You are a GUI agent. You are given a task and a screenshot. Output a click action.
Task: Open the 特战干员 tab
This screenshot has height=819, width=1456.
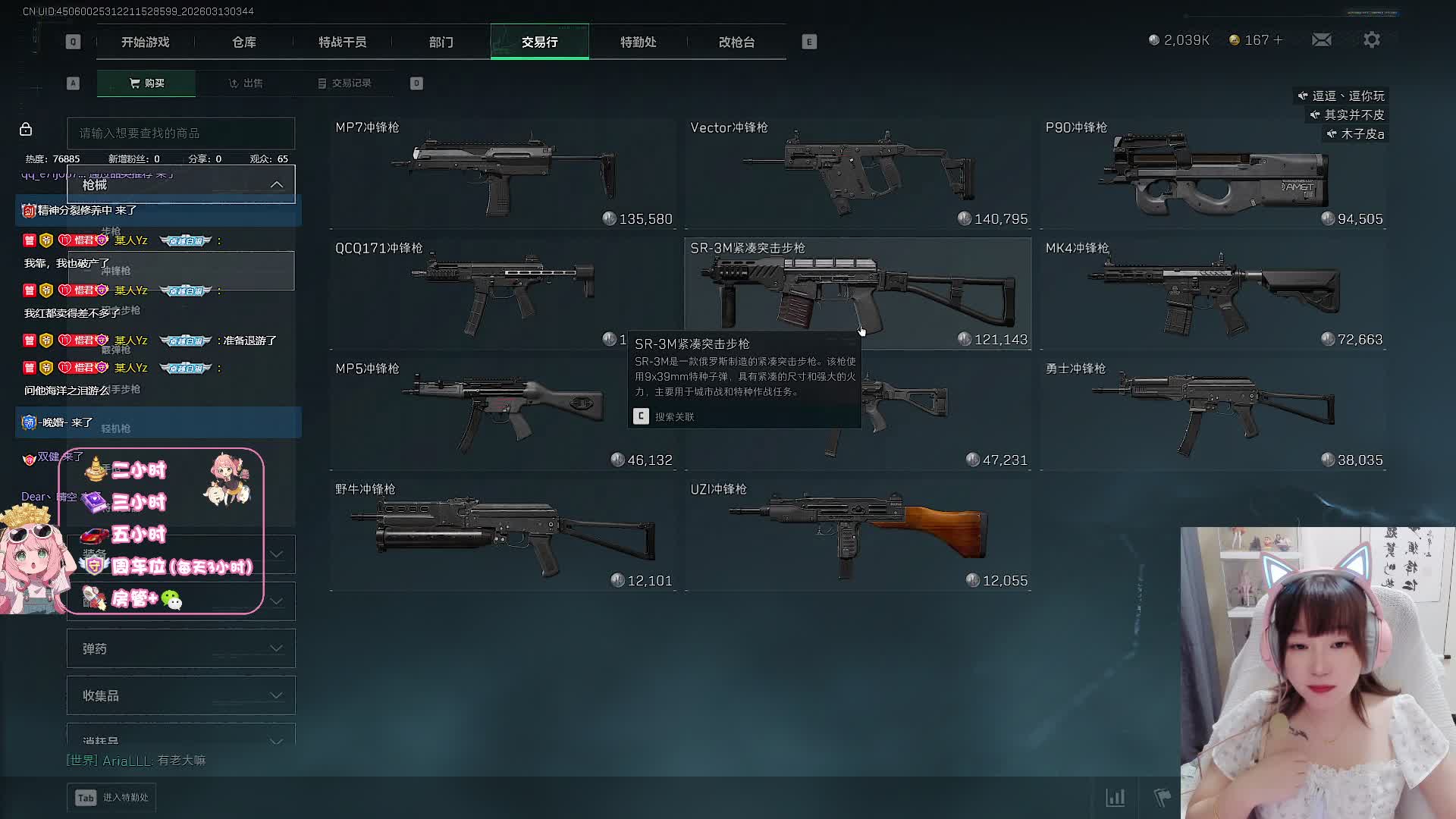tap(342, 42)
